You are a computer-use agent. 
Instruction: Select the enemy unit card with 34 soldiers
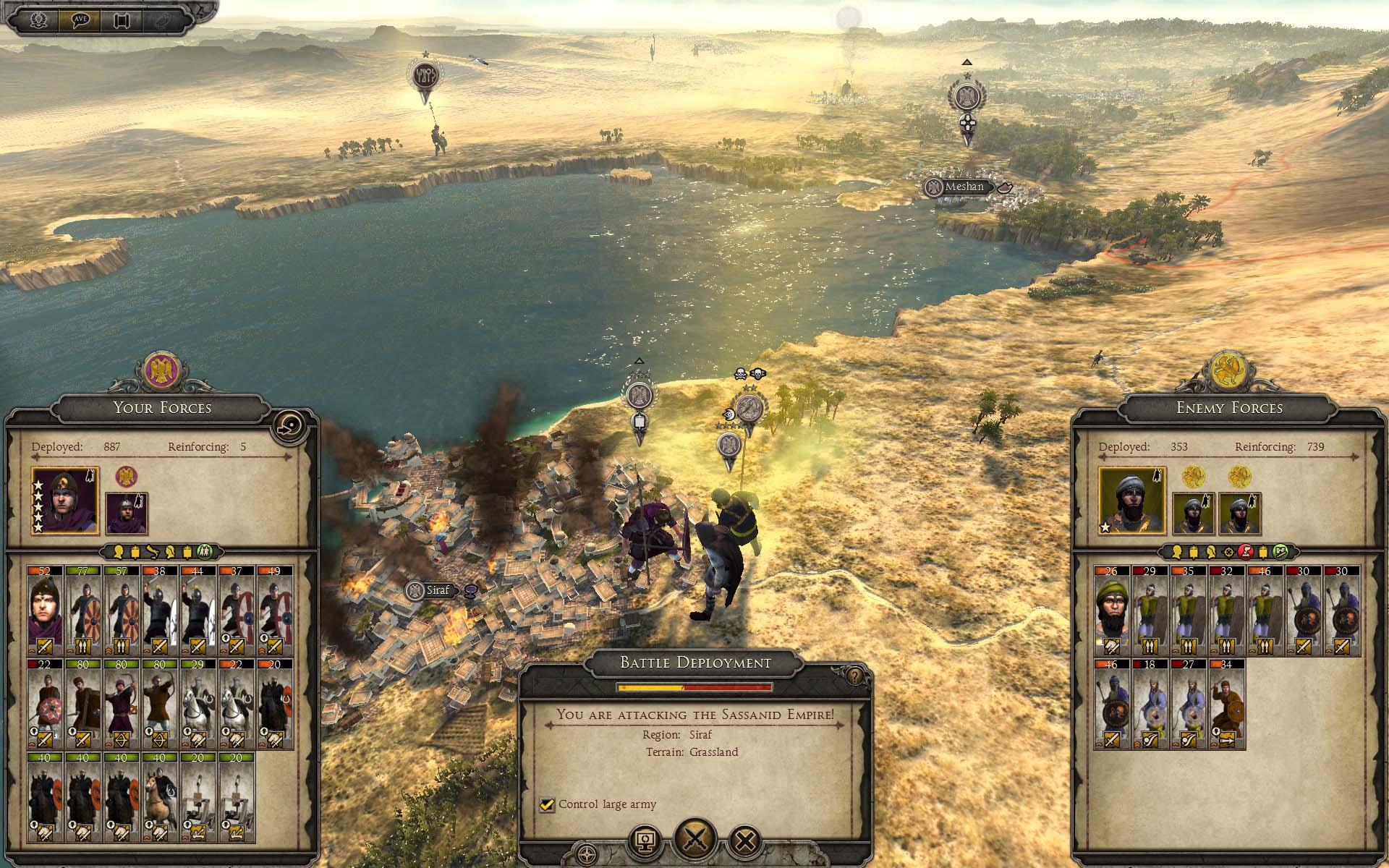(x=1227, y=703)
